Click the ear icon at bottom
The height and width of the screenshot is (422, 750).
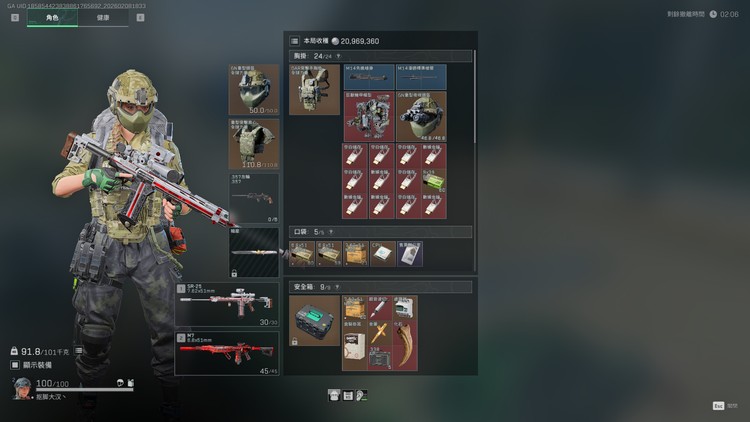coord(362,396)
